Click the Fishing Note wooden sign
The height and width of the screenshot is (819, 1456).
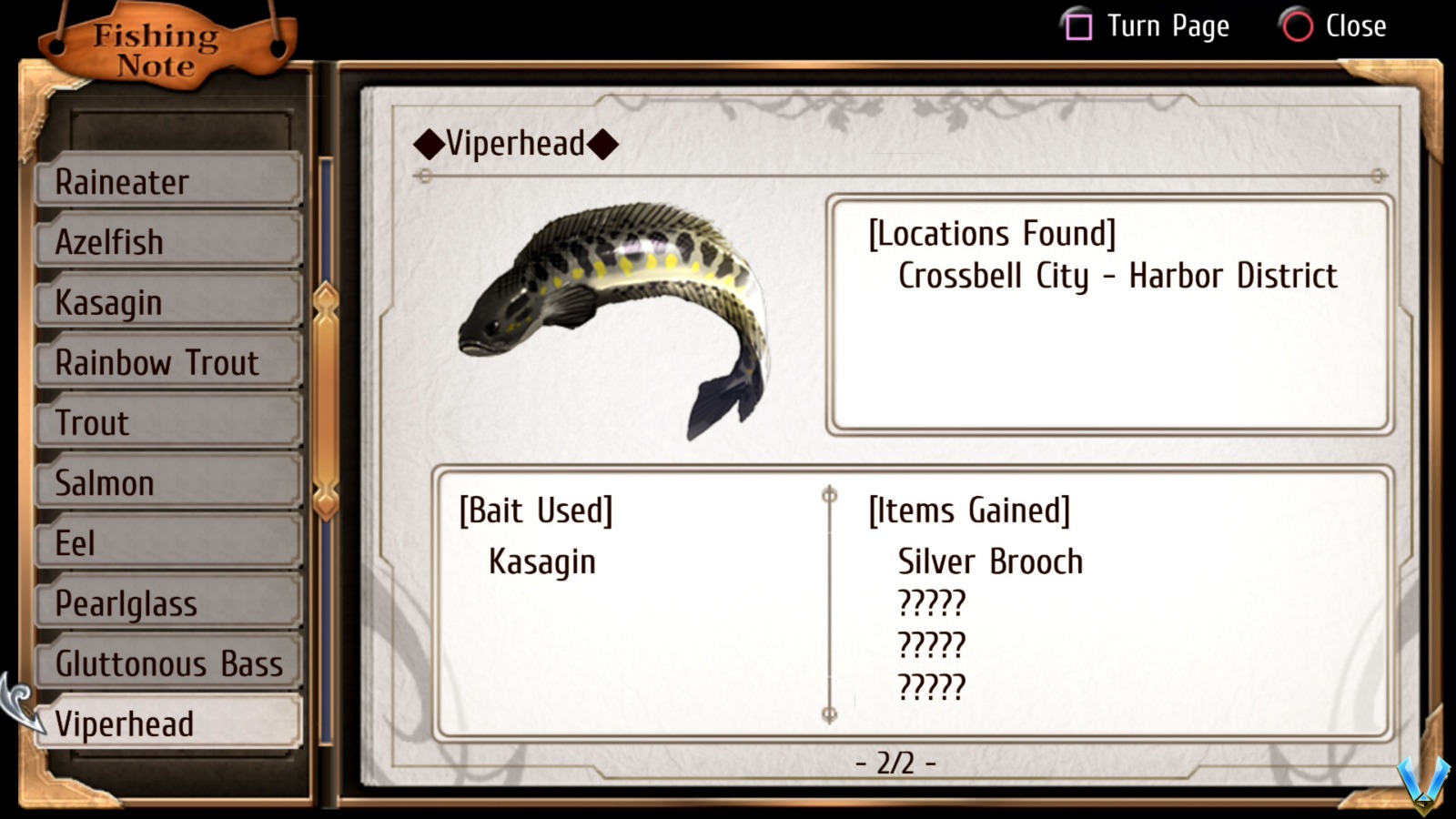[155, 47]
